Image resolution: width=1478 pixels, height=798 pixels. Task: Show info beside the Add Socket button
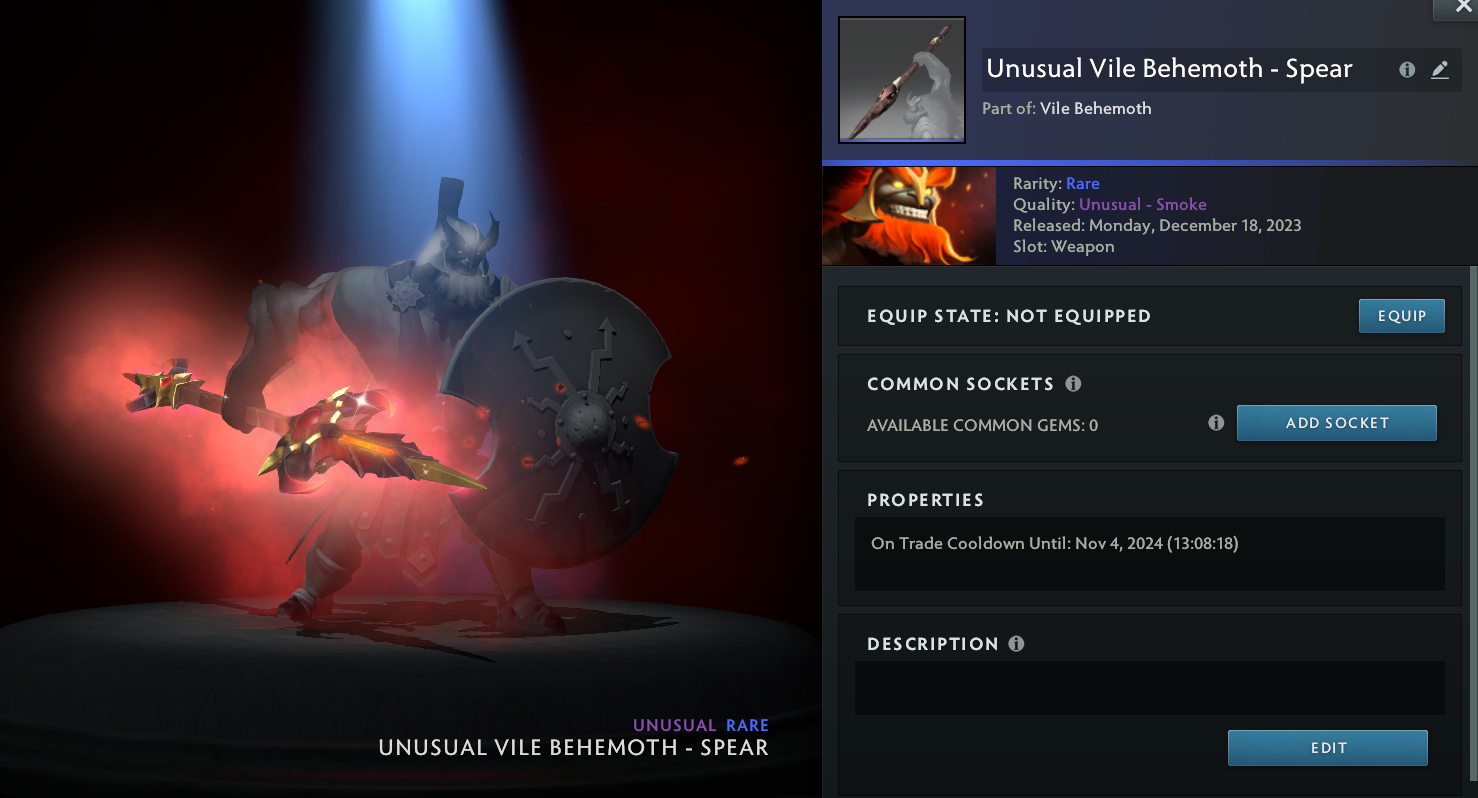click(1216, 423)
